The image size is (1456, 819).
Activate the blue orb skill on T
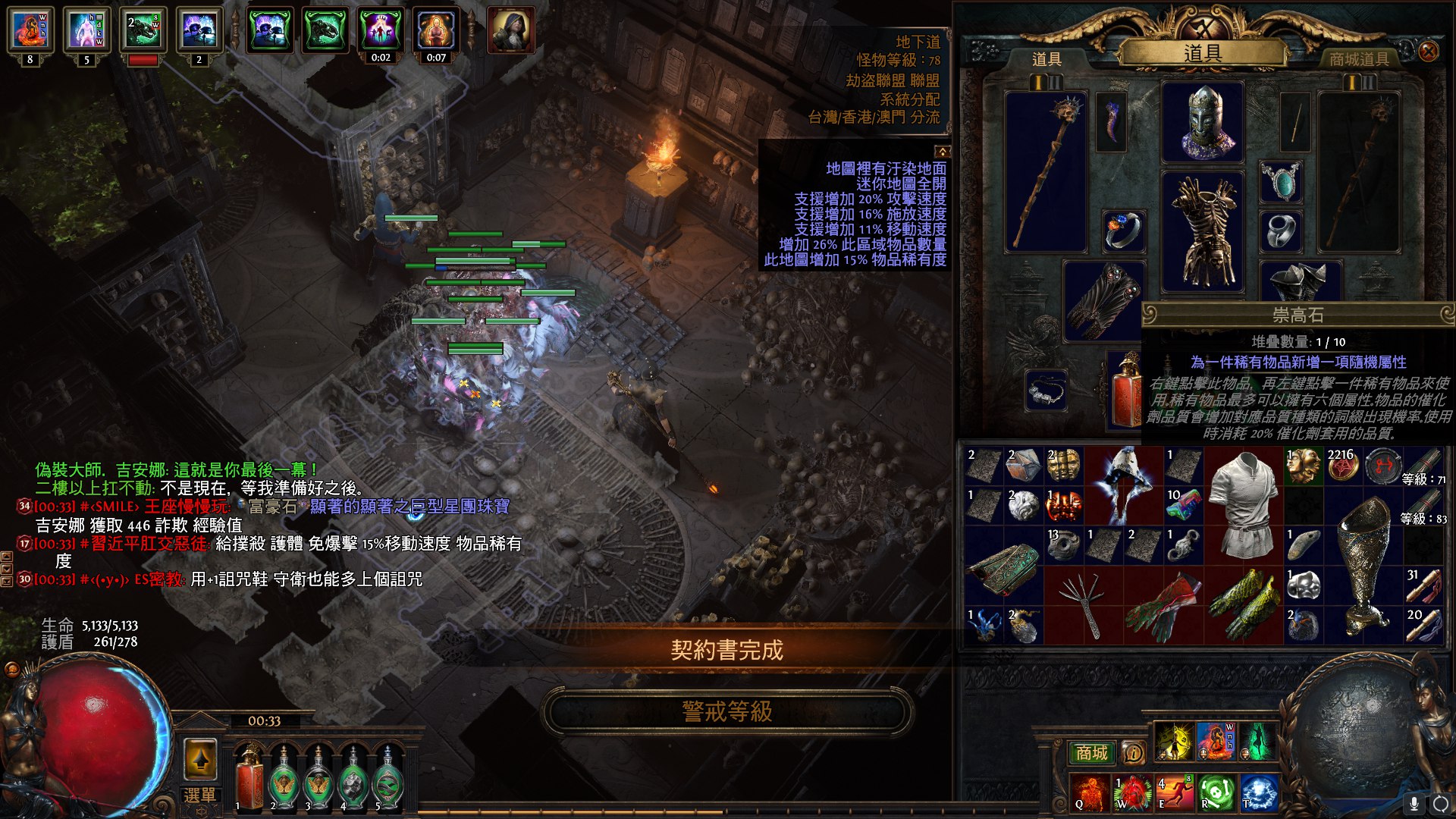coord(1259,792)
